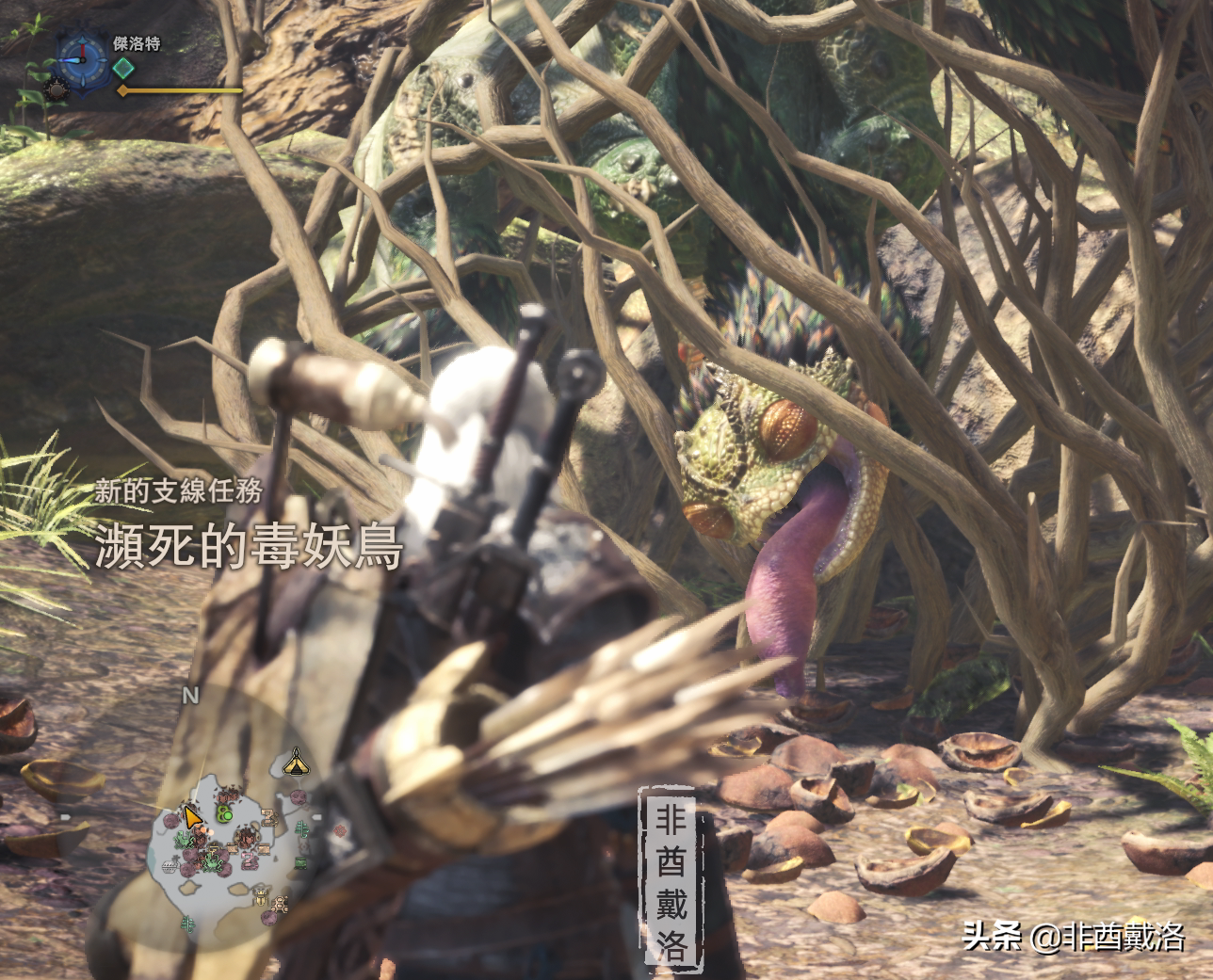Open the 头条 @非酋戴洛 watermark link
1213x980 pixels.
coord(1074,936)
